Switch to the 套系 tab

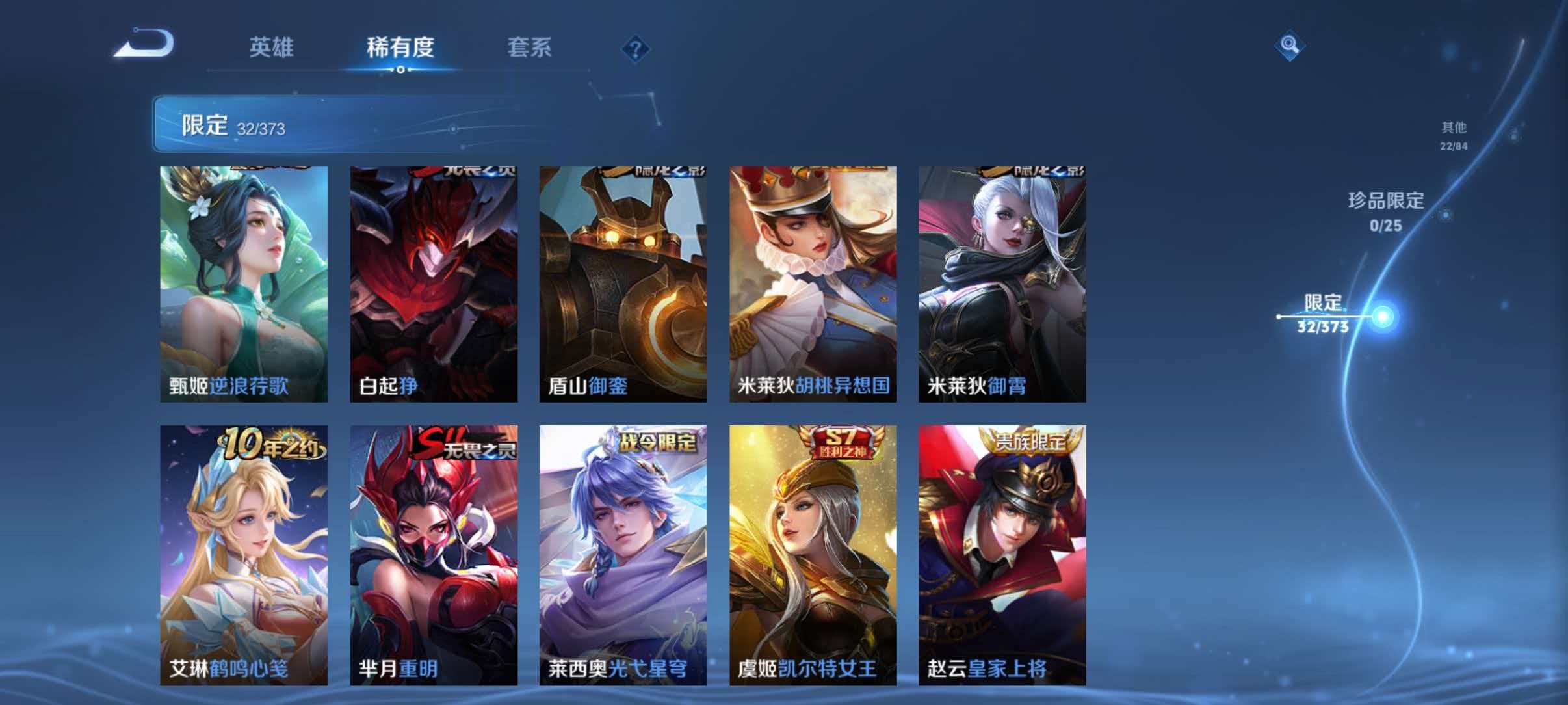(x=529, y=48)
